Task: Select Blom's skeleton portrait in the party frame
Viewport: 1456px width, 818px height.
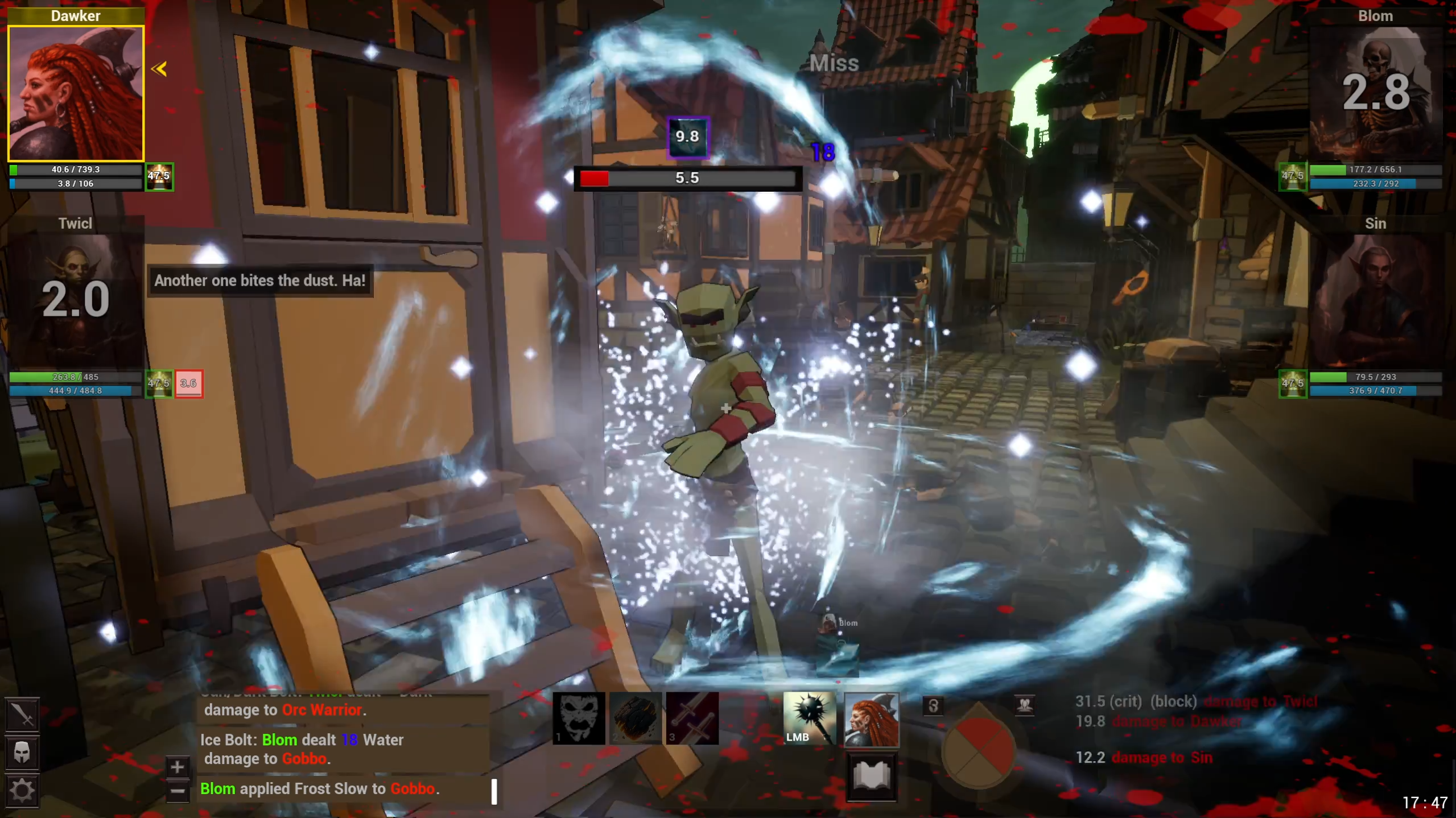Action: point(1377,91)
